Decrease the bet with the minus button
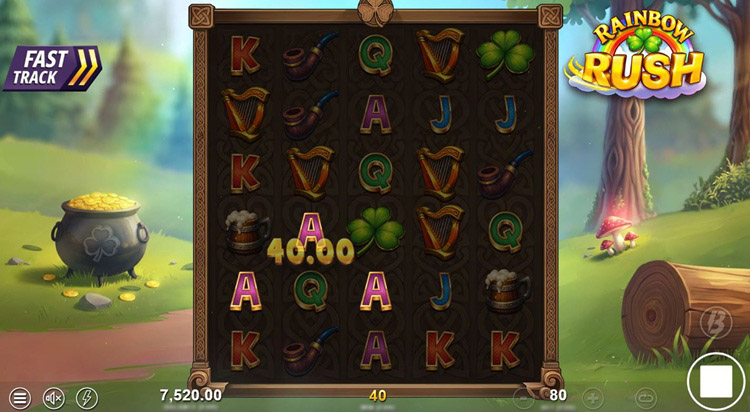Viewport: 750px width, 412px height. click(x=523, y=396)
